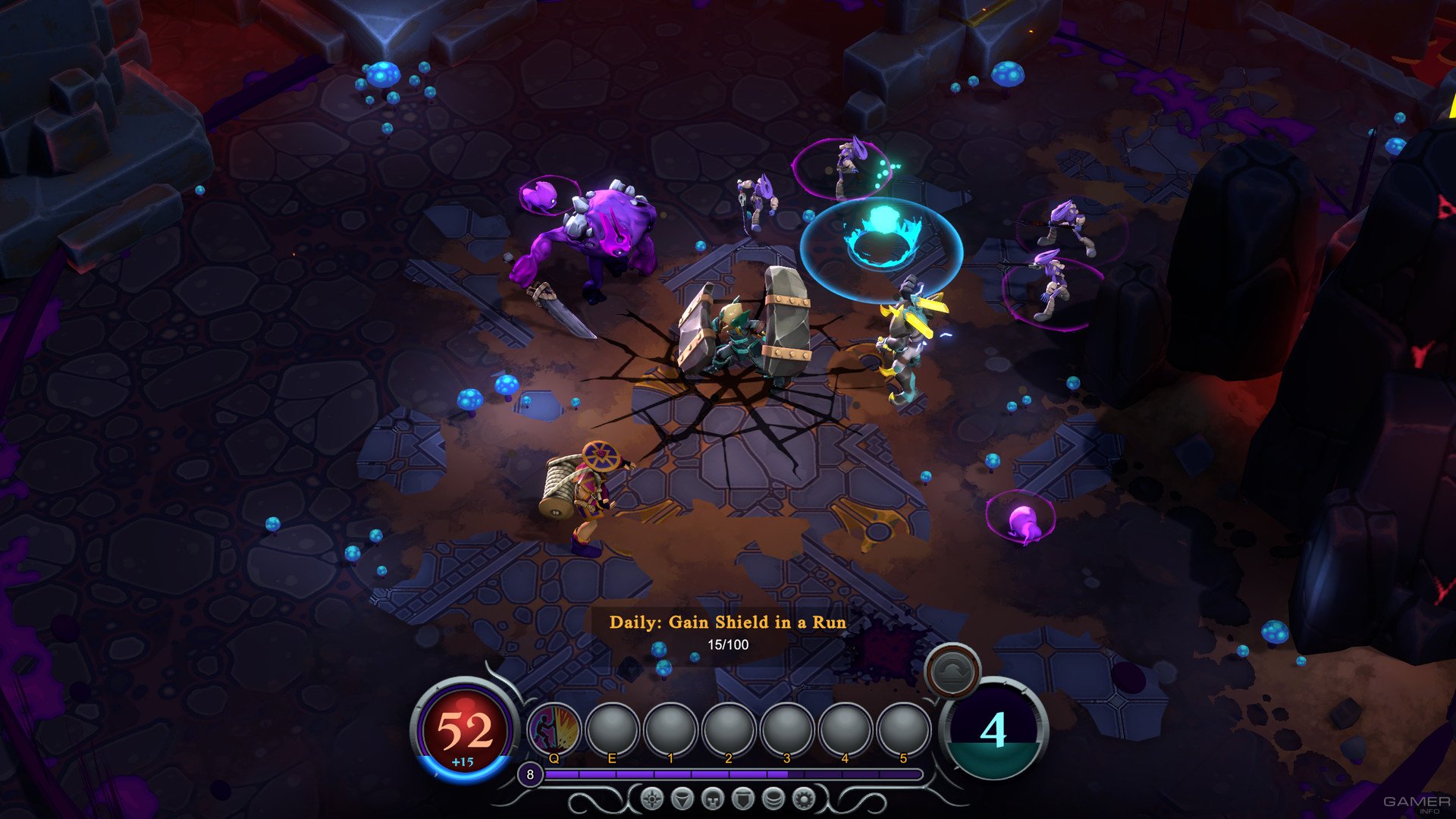The height and width of the screenshot is (819, 1456).
Task: Activate the Q-slot kick ability
Action: (x=554, y=730)
